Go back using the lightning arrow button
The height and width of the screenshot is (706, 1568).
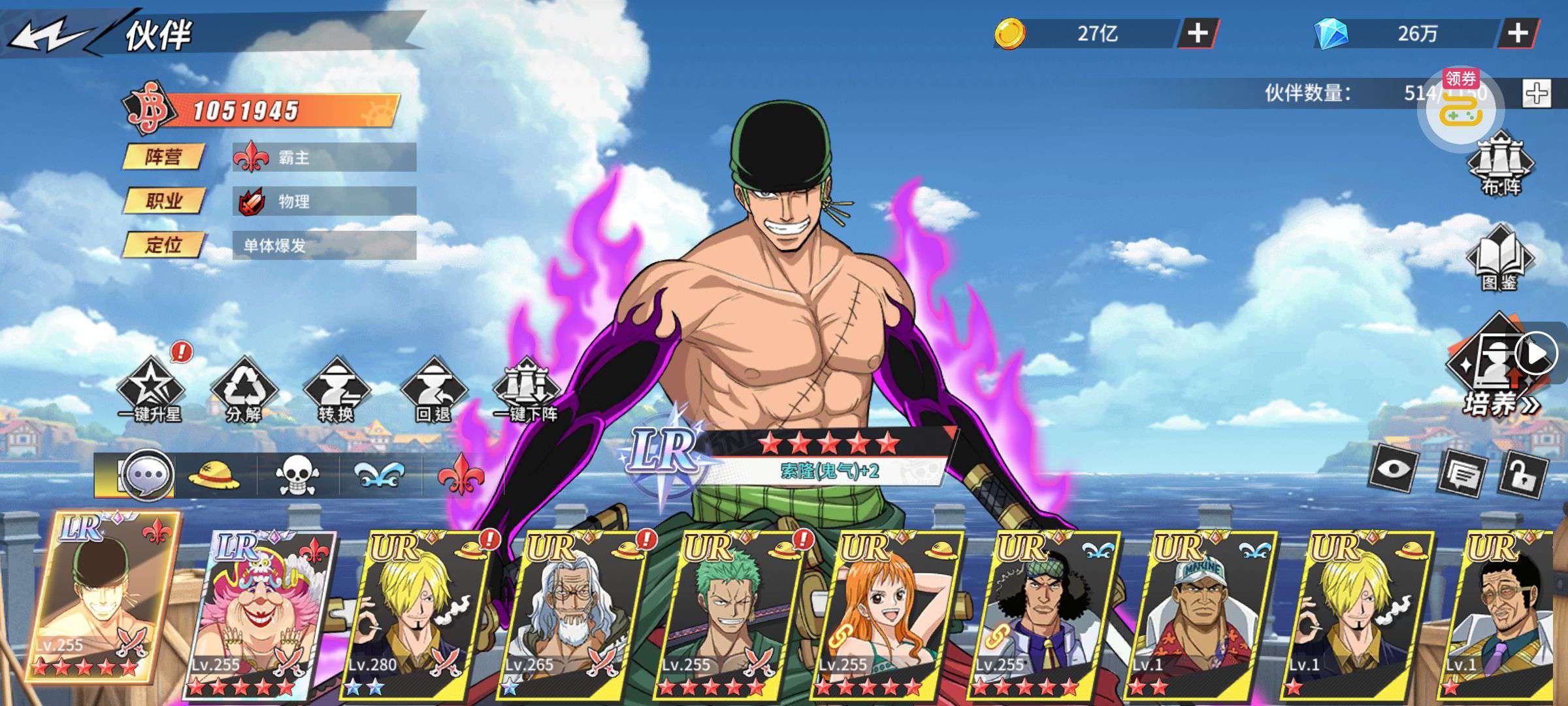pyautogui.click(x=49, y=34)
